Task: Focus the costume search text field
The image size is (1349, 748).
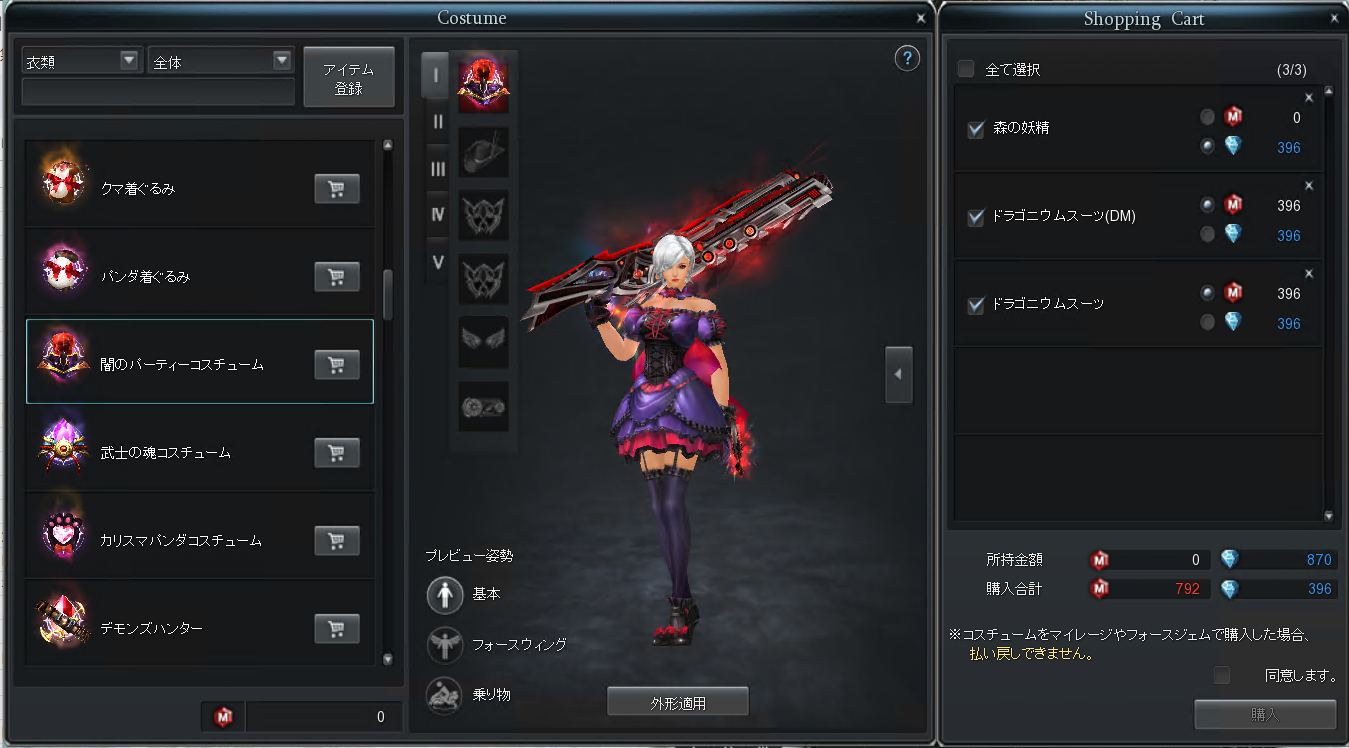Action: [158, 92]
